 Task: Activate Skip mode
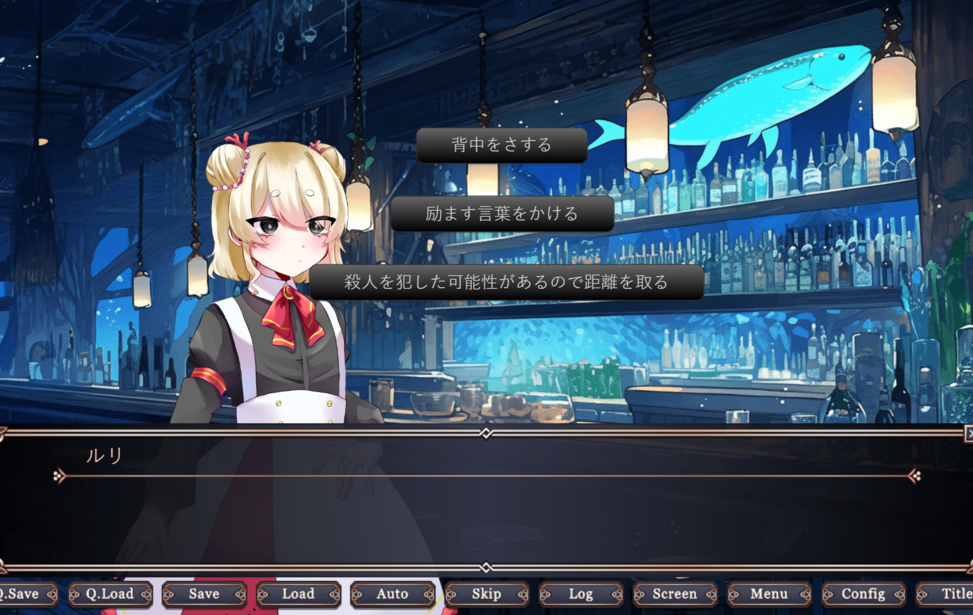coord(486,594)
